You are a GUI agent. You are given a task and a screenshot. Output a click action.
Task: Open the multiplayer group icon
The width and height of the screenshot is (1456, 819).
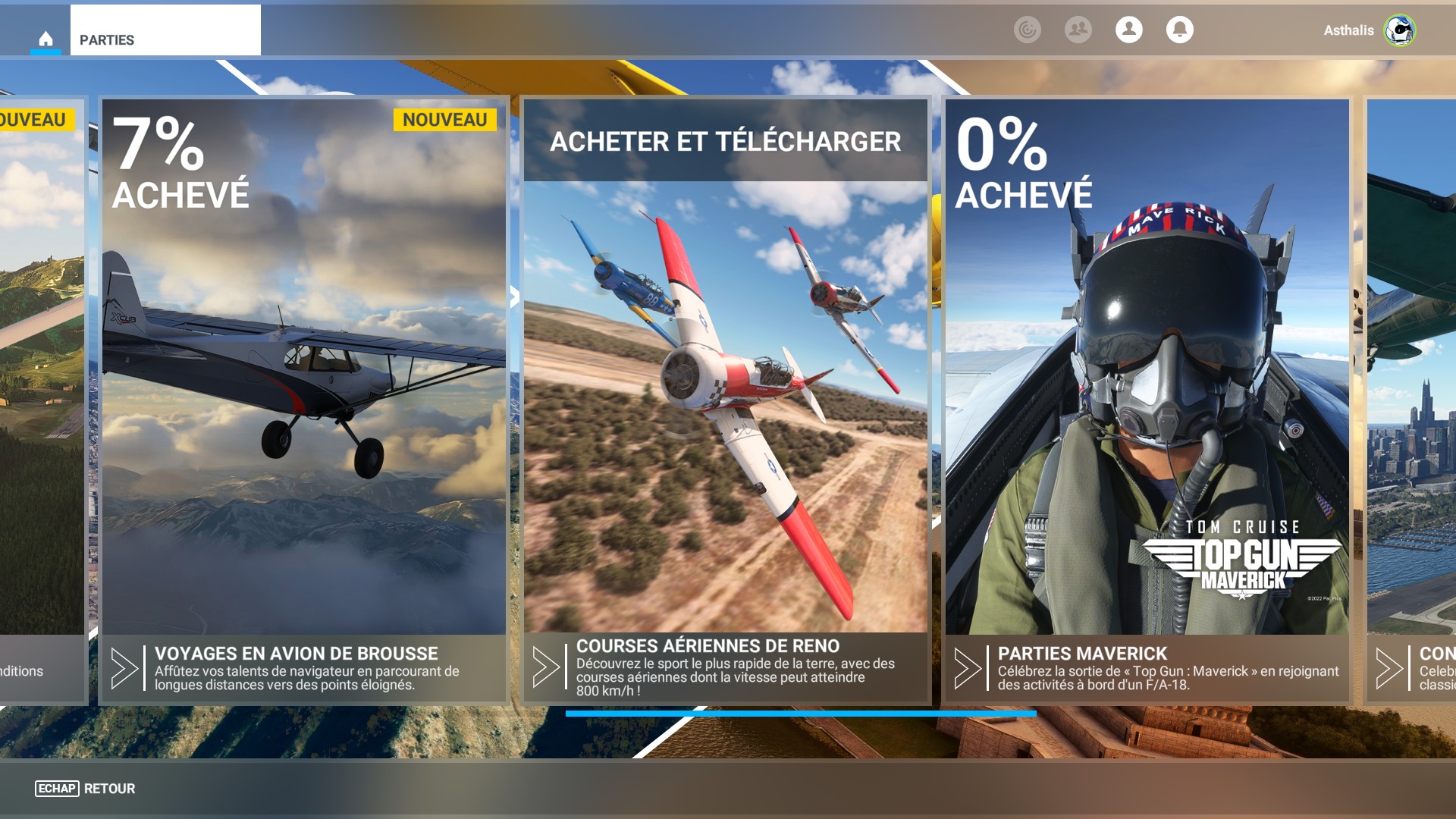pos(1078,30)
